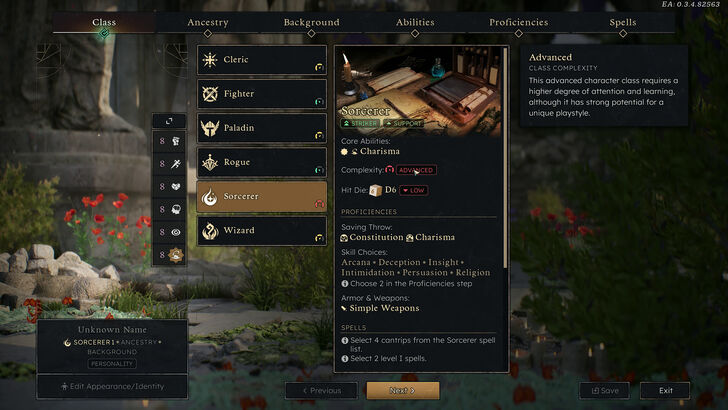
Task: Switch to the Ancestry tab
Action: [208, 22]
